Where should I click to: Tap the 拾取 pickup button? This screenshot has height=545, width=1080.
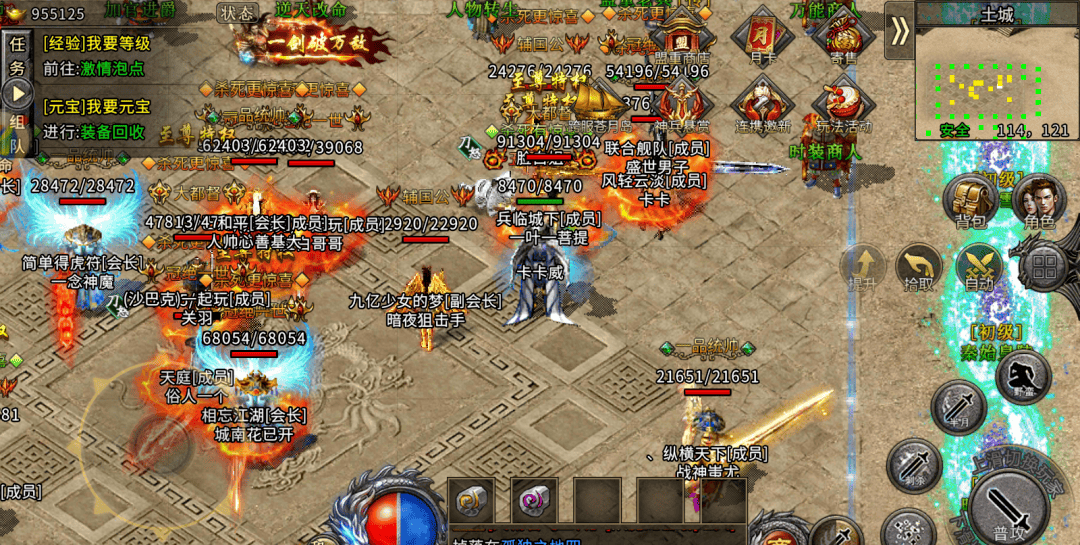tap(918, 268)
